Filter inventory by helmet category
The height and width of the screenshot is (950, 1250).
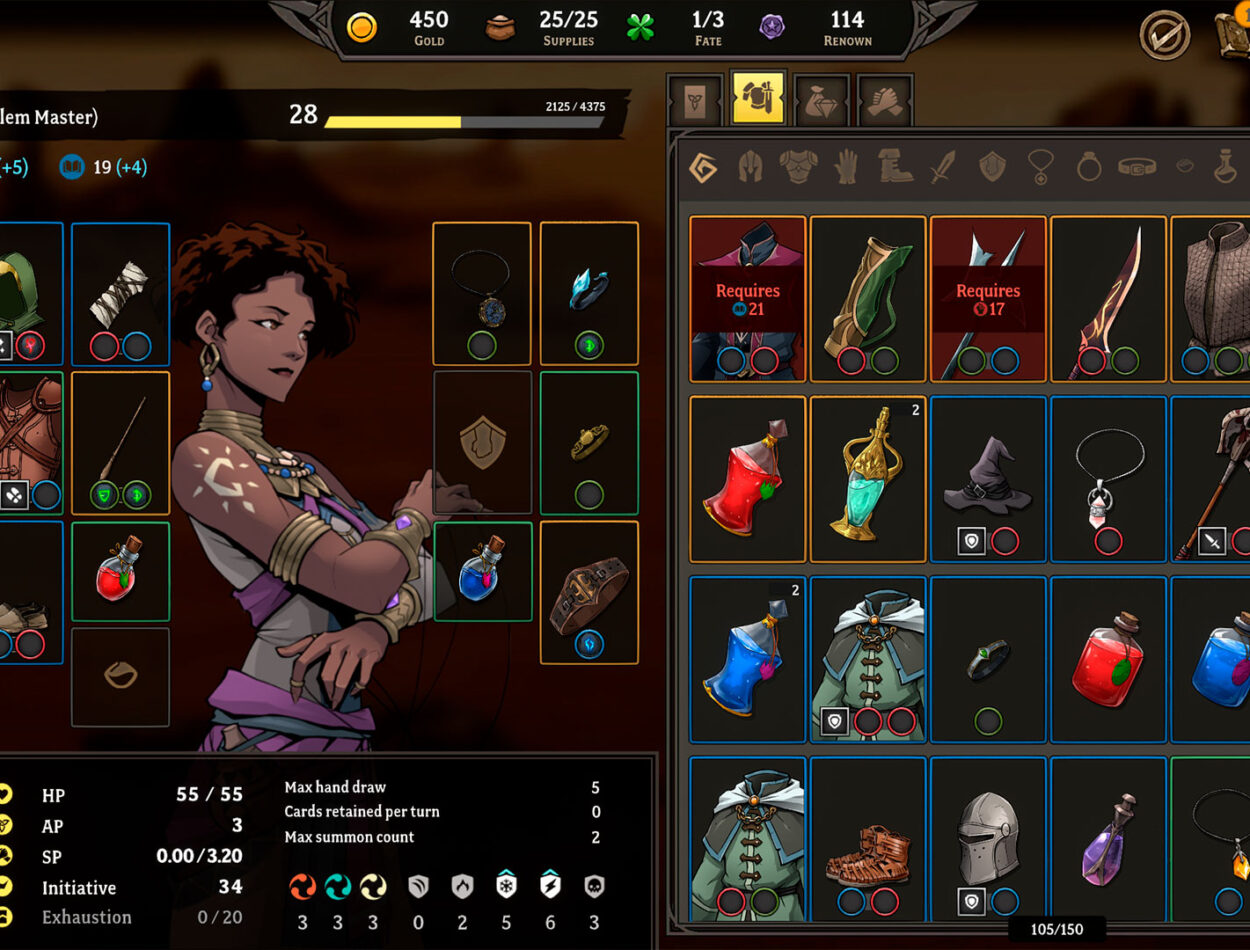click(750, 167)
